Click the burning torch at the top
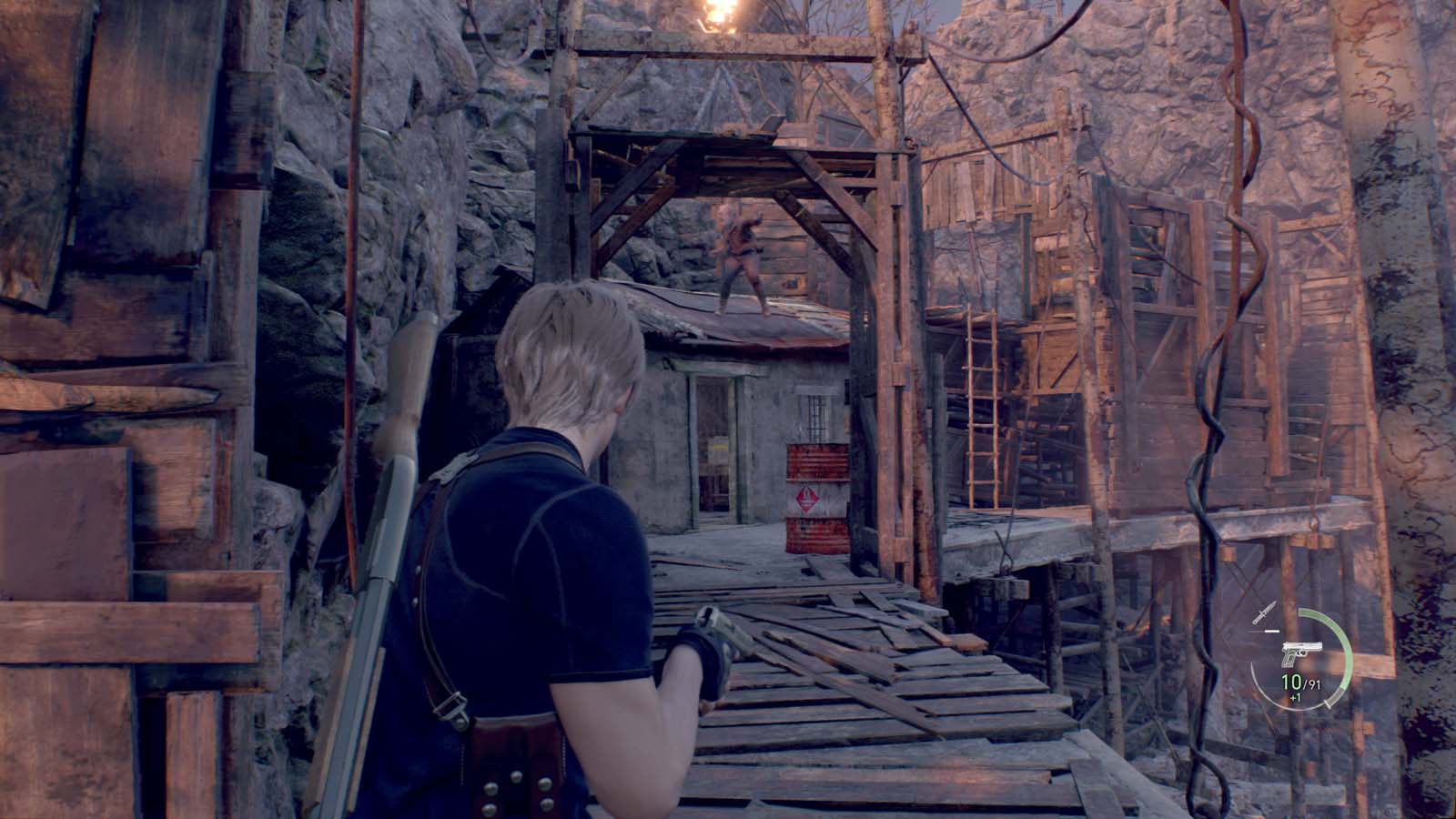 coord(719,14)
